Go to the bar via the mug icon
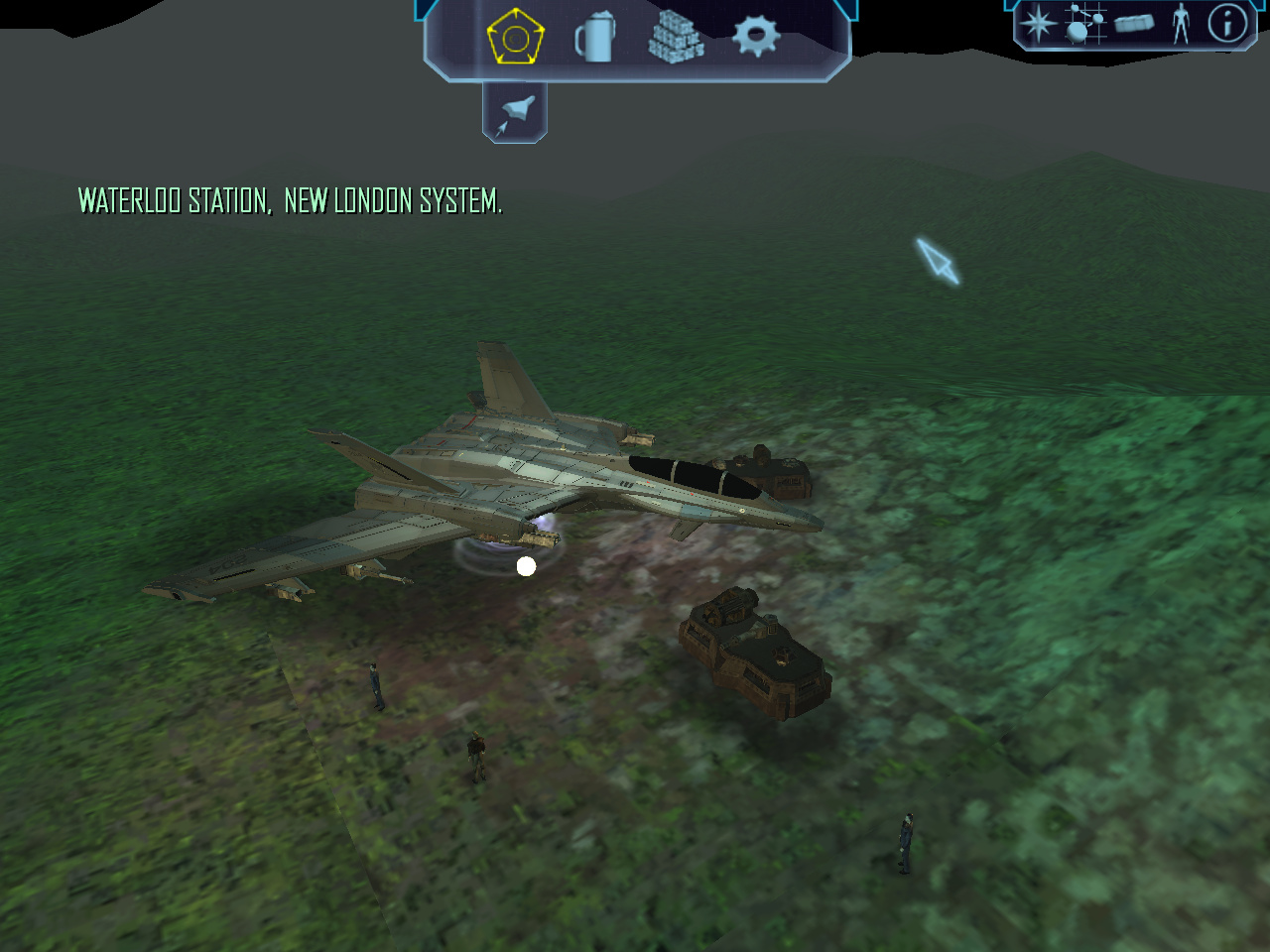The width and height of the screenshot is (1270, 952). [x=595, y=38]
